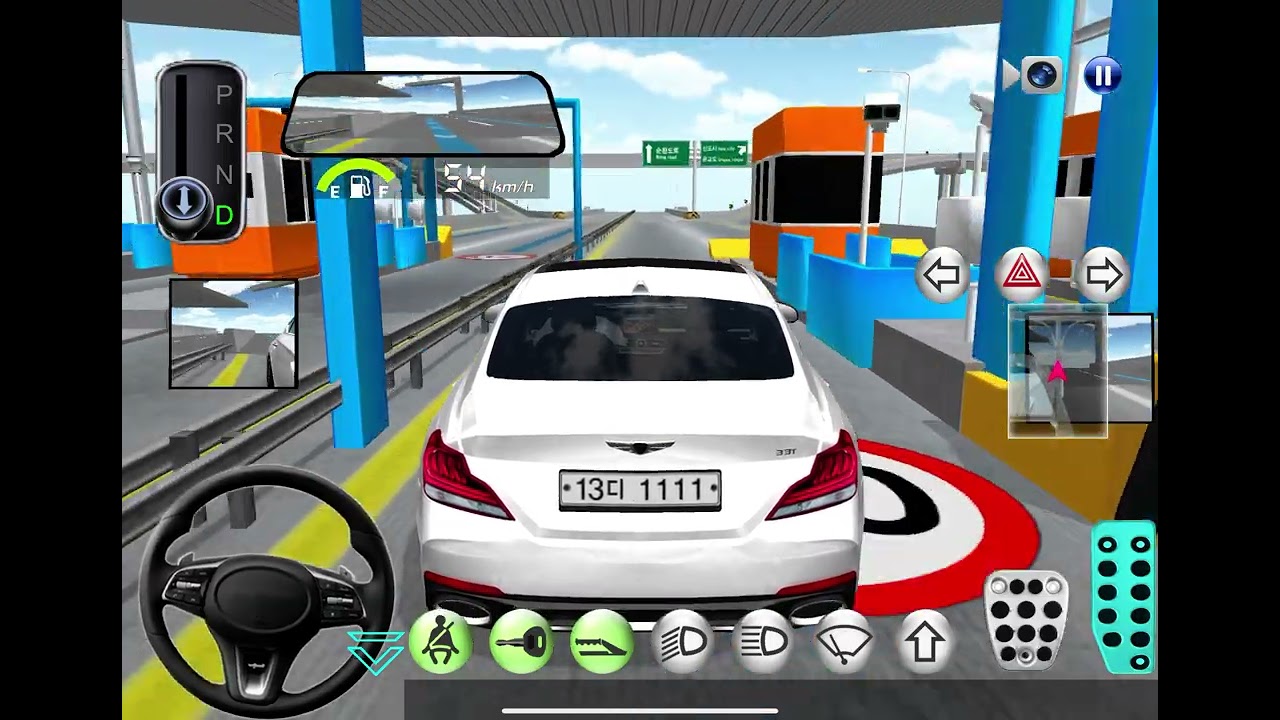The height and width of the screenshot is (720, 1280).
Task: Switch the camera view
Action: 1041,76
